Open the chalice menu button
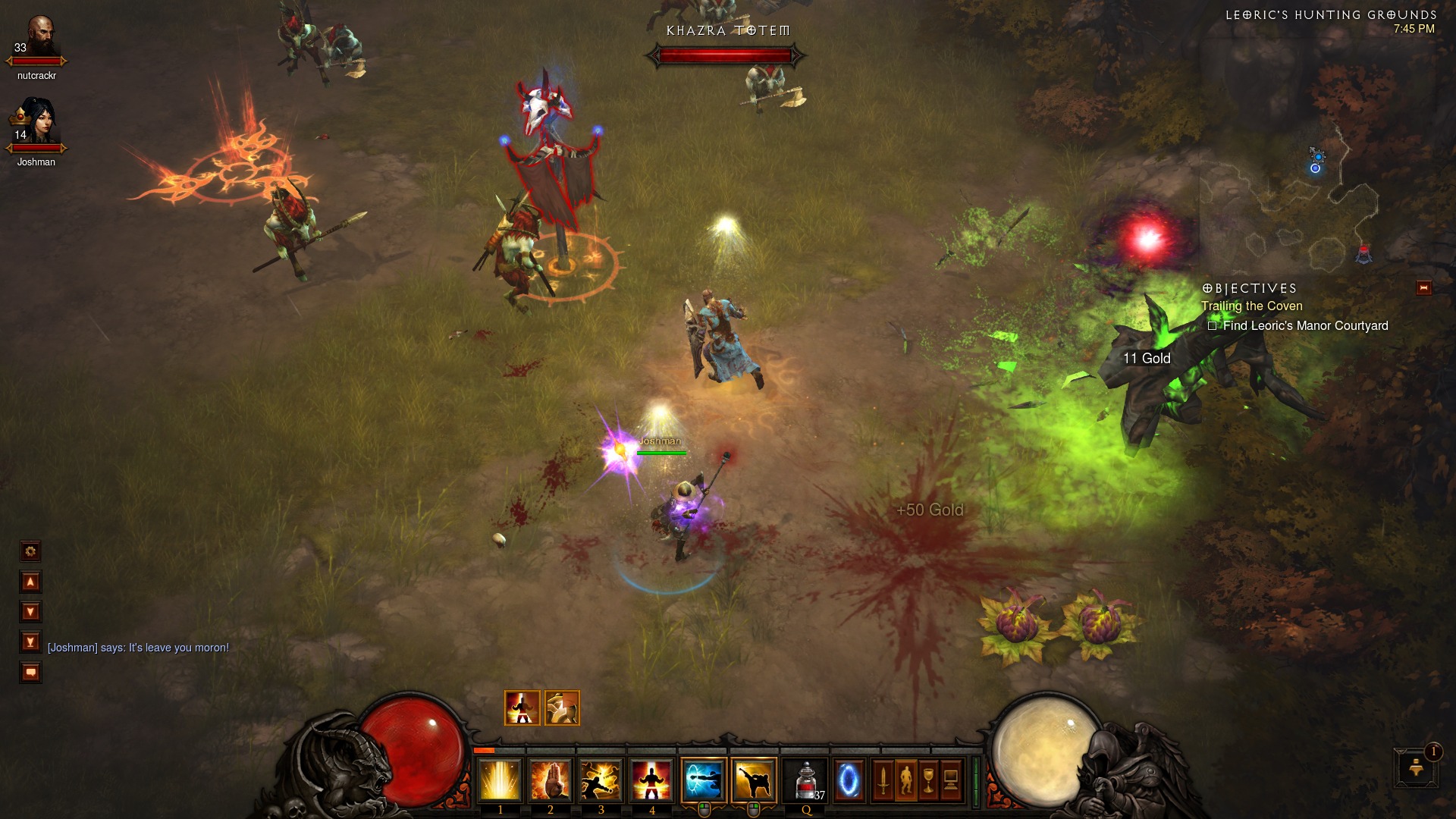The width and height of the screenshot is (1456, 819). 928,780
